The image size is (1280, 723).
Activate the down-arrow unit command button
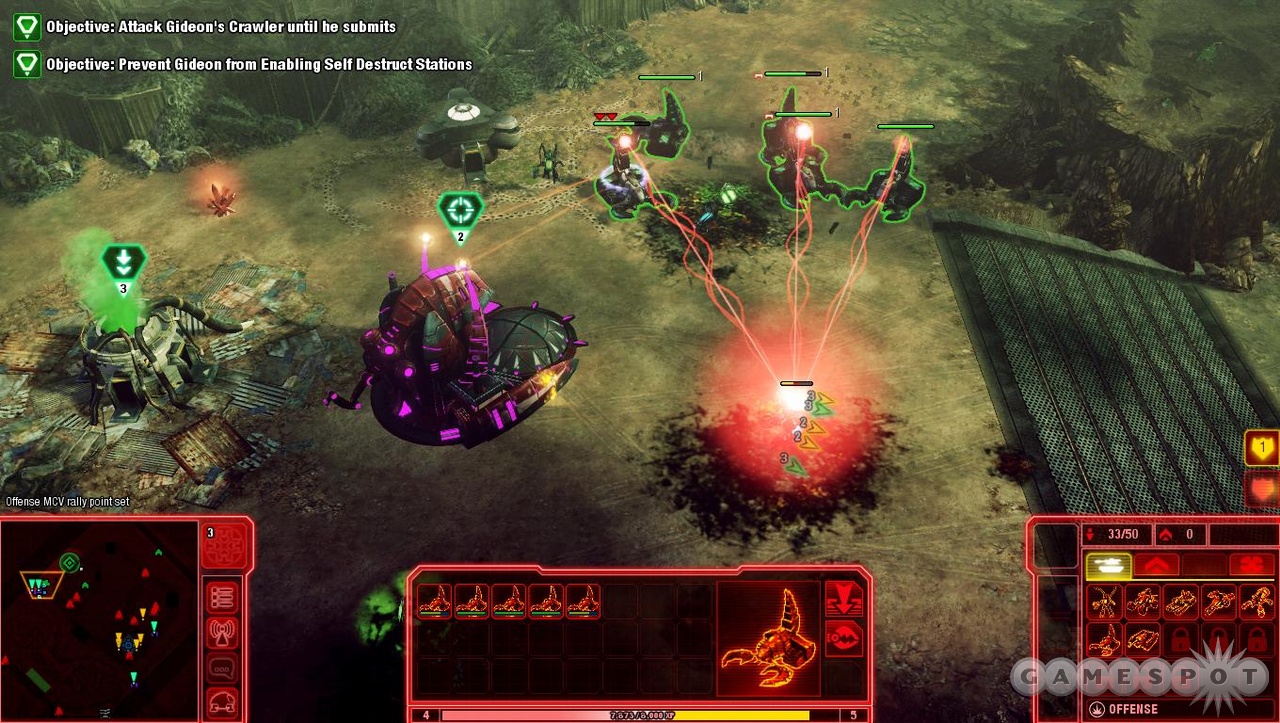(843, 599)
